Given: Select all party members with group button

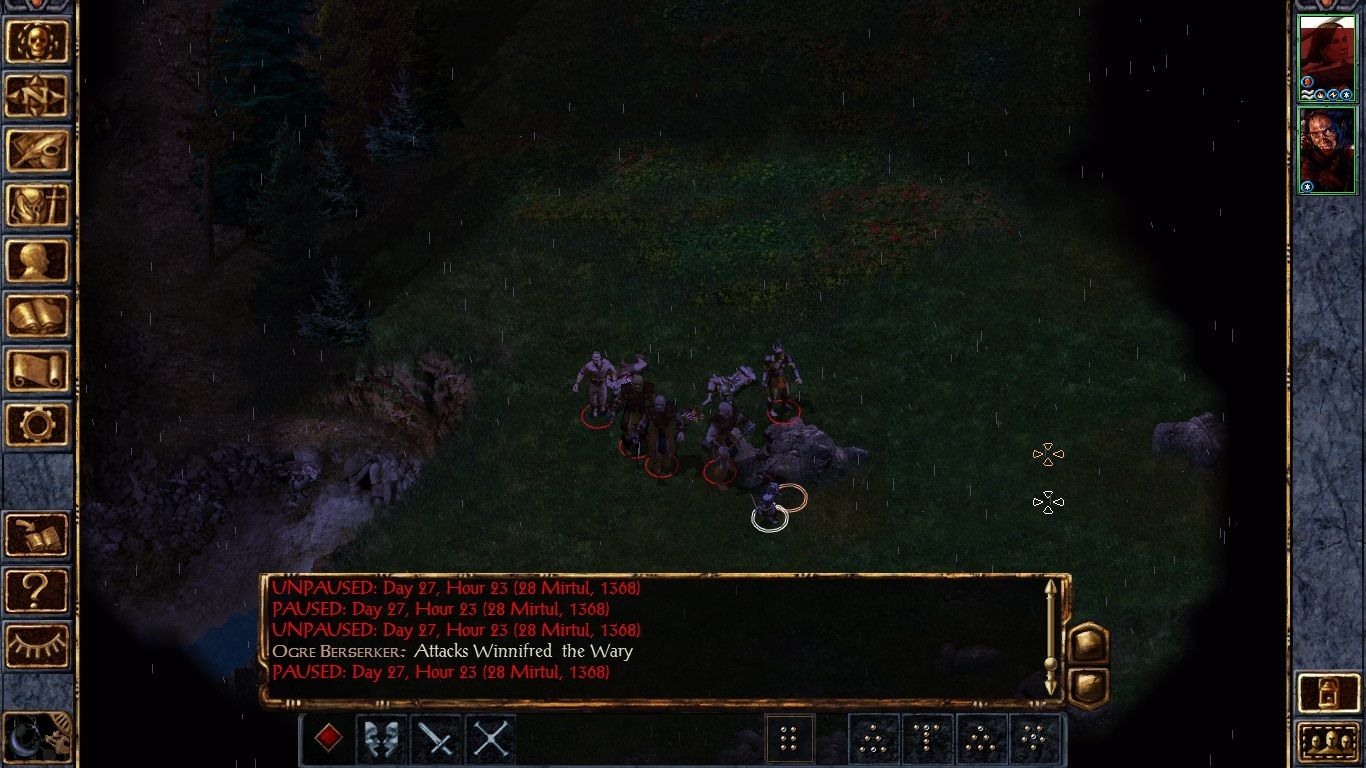Looking at the screenshot, I should tap(1328, 742).
